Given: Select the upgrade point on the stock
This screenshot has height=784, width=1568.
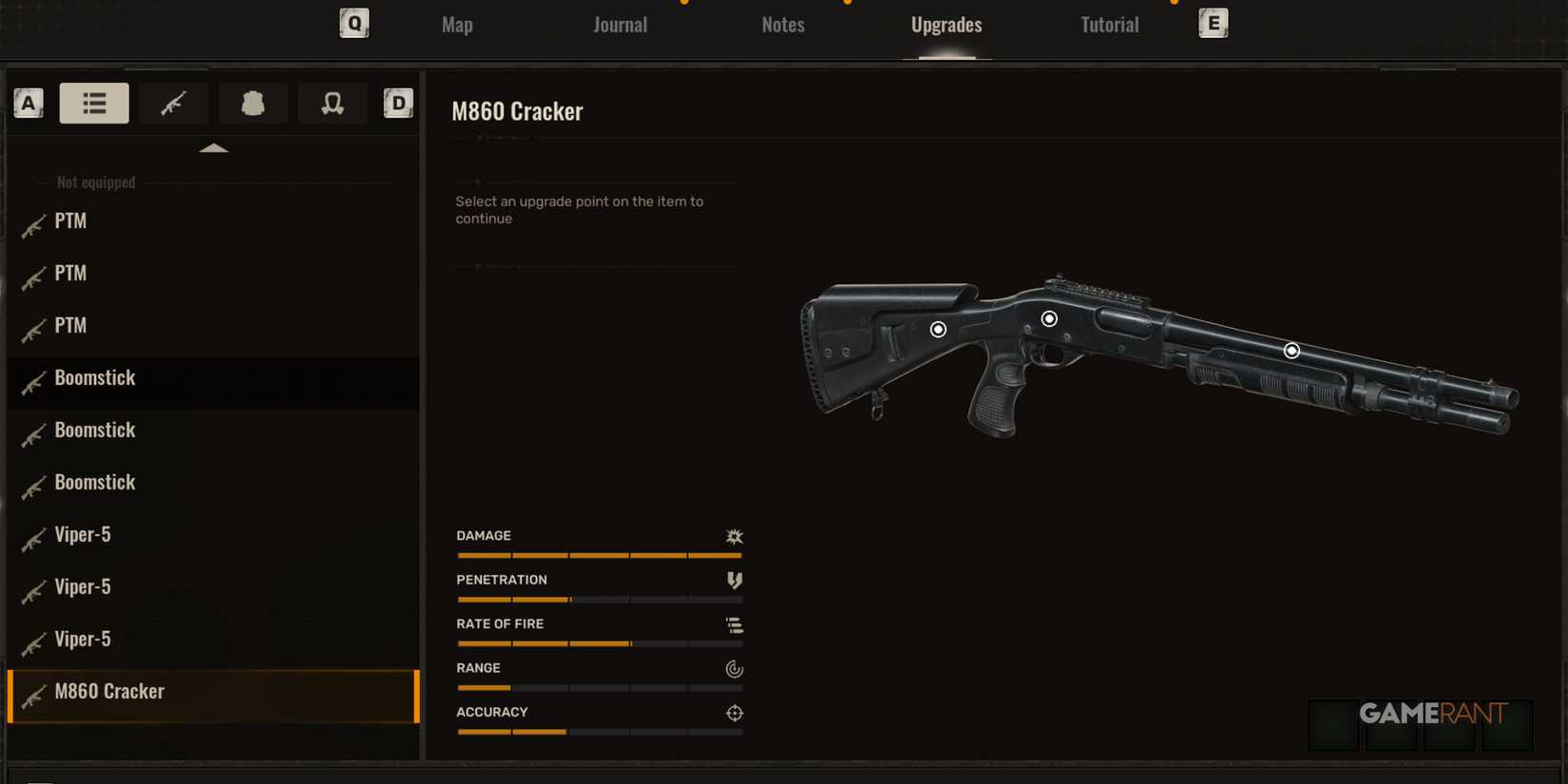Looking at the screenshot, I should 939,328.
